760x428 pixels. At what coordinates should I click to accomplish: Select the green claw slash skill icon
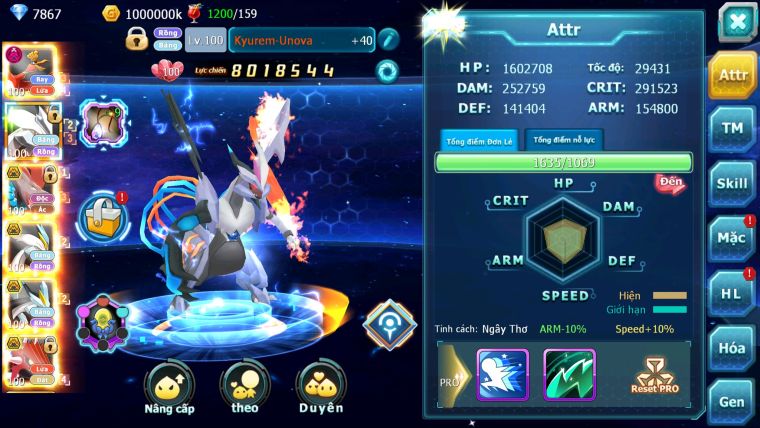pyautogui.click(x=569, y=375)
